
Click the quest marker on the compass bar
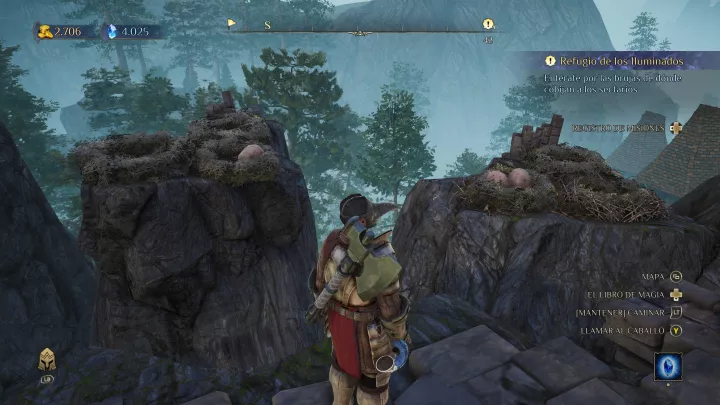(x=487, y=23)
